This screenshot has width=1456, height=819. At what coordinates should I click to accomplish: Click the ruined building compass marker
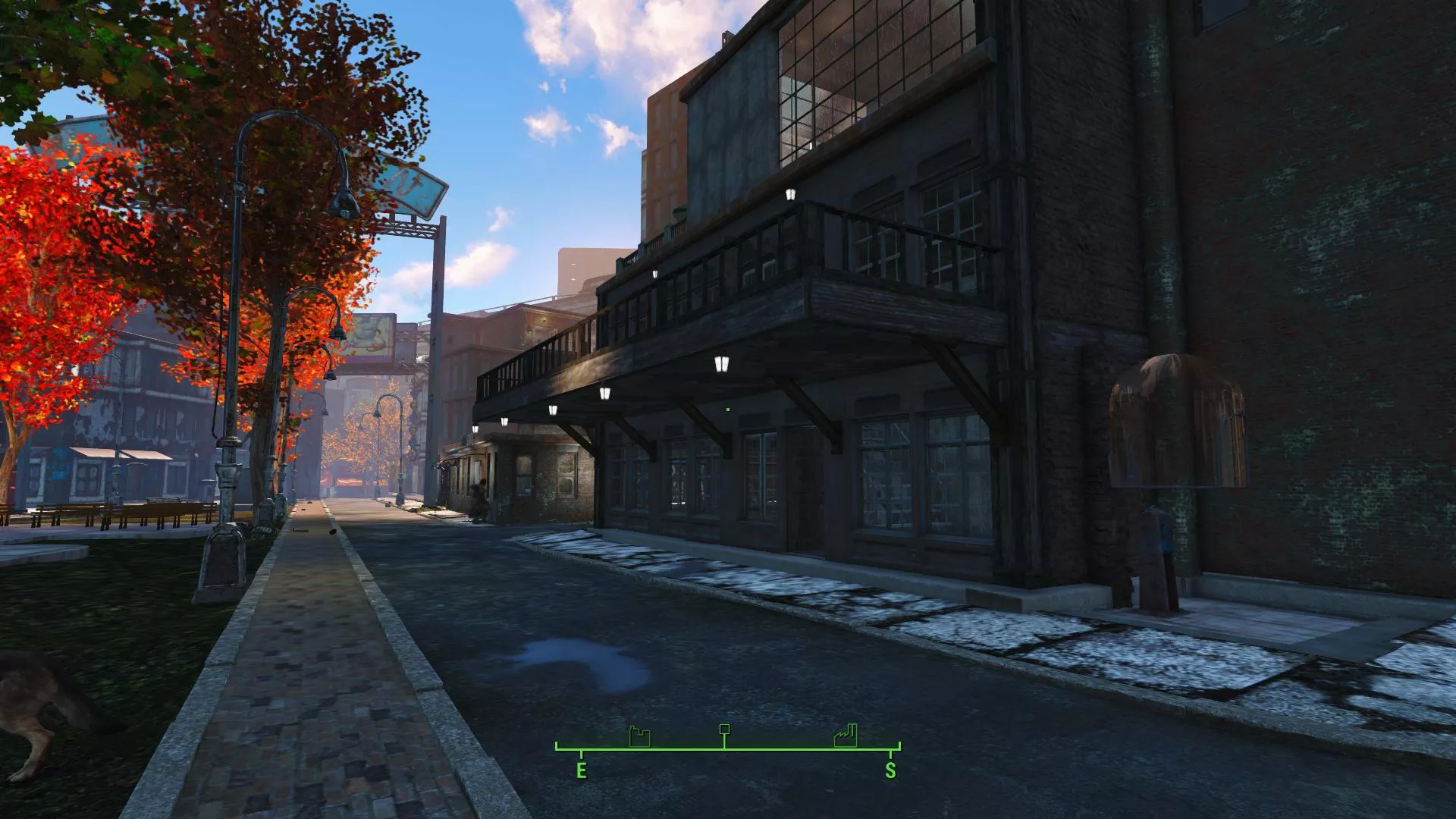[640, 736]
